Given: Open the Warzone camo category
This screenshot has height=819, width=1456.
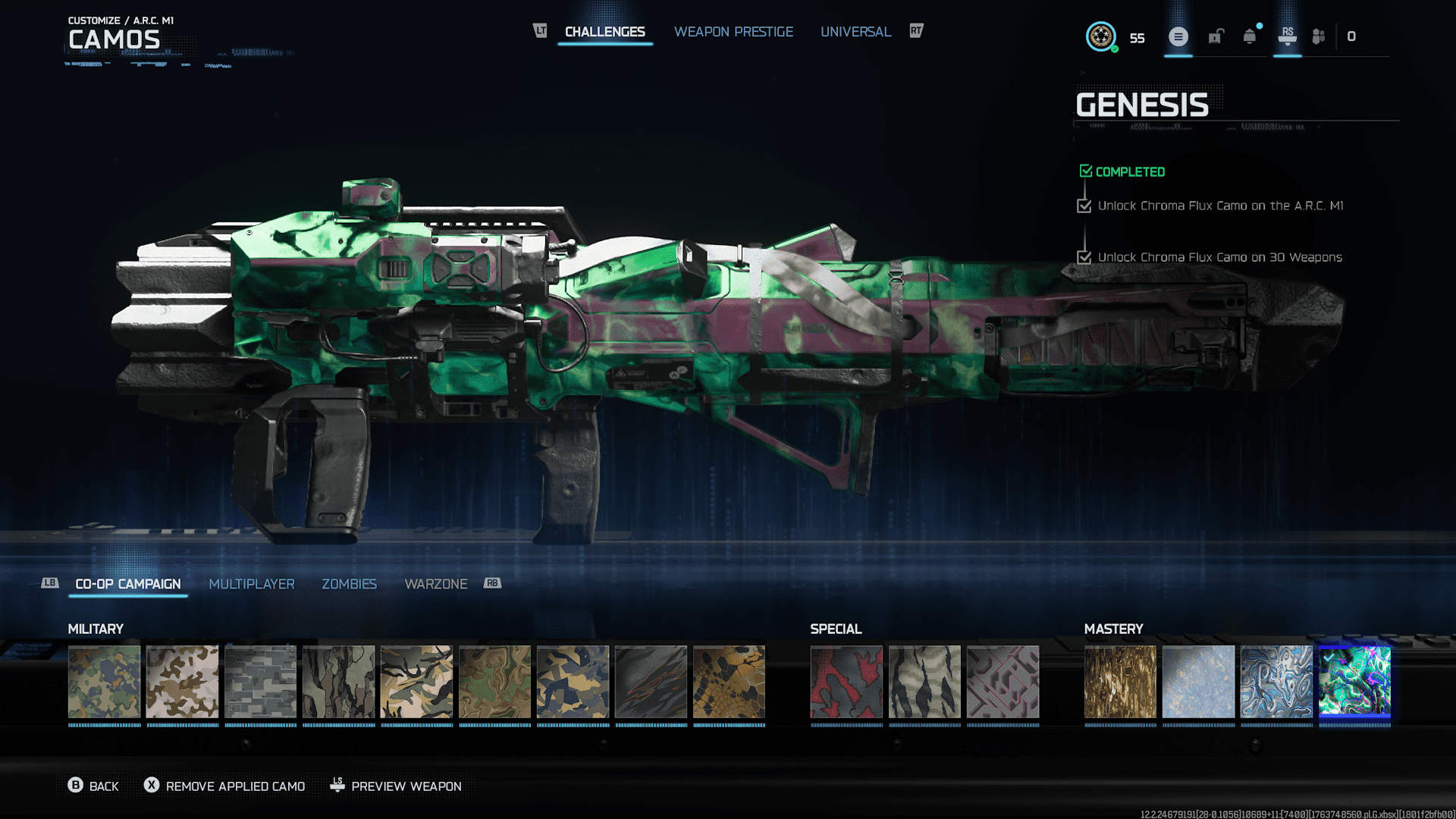Looking at the screenshot, I should [435, 584].
